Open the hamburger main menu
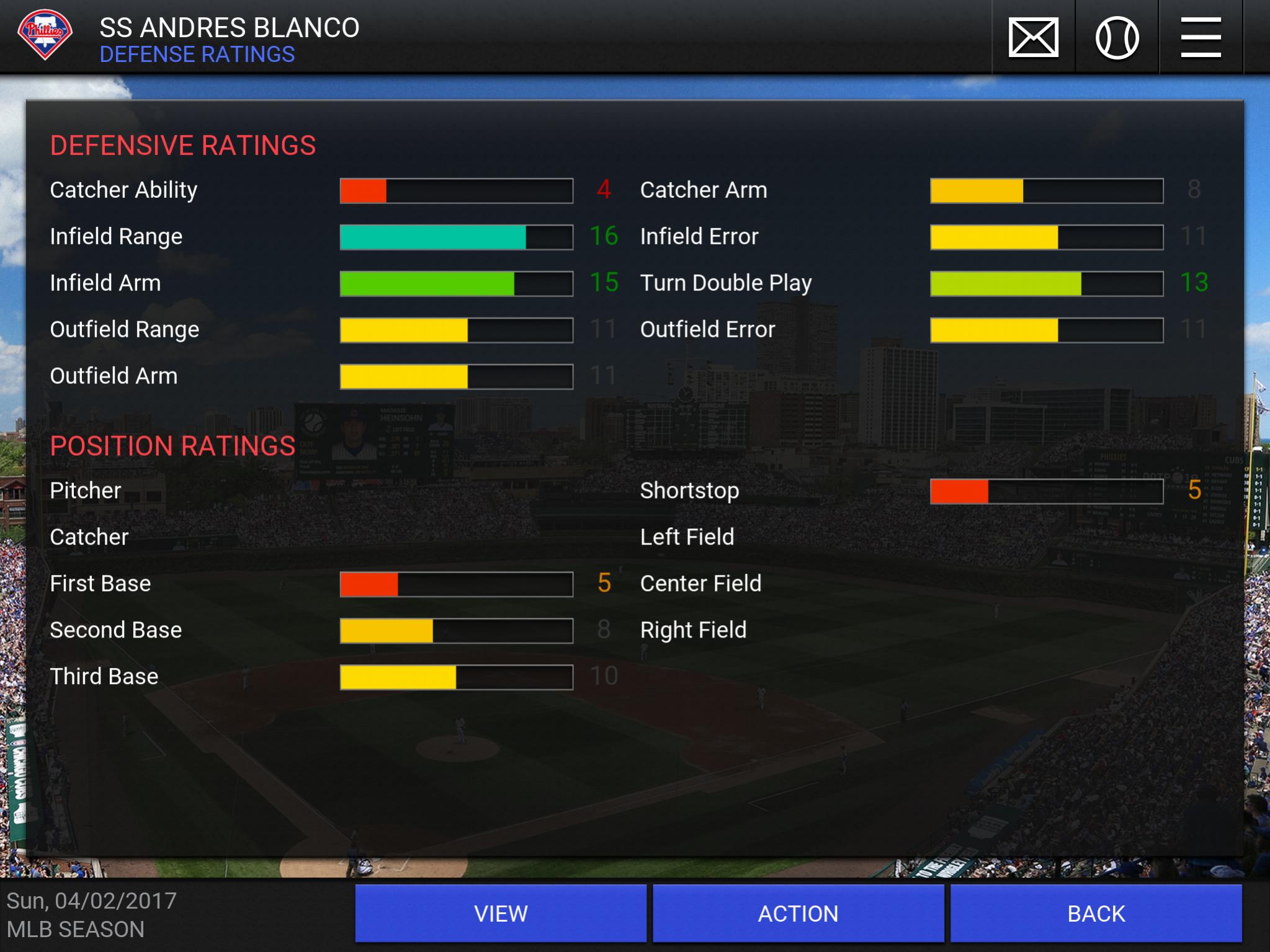 [x=1201, y=38]
